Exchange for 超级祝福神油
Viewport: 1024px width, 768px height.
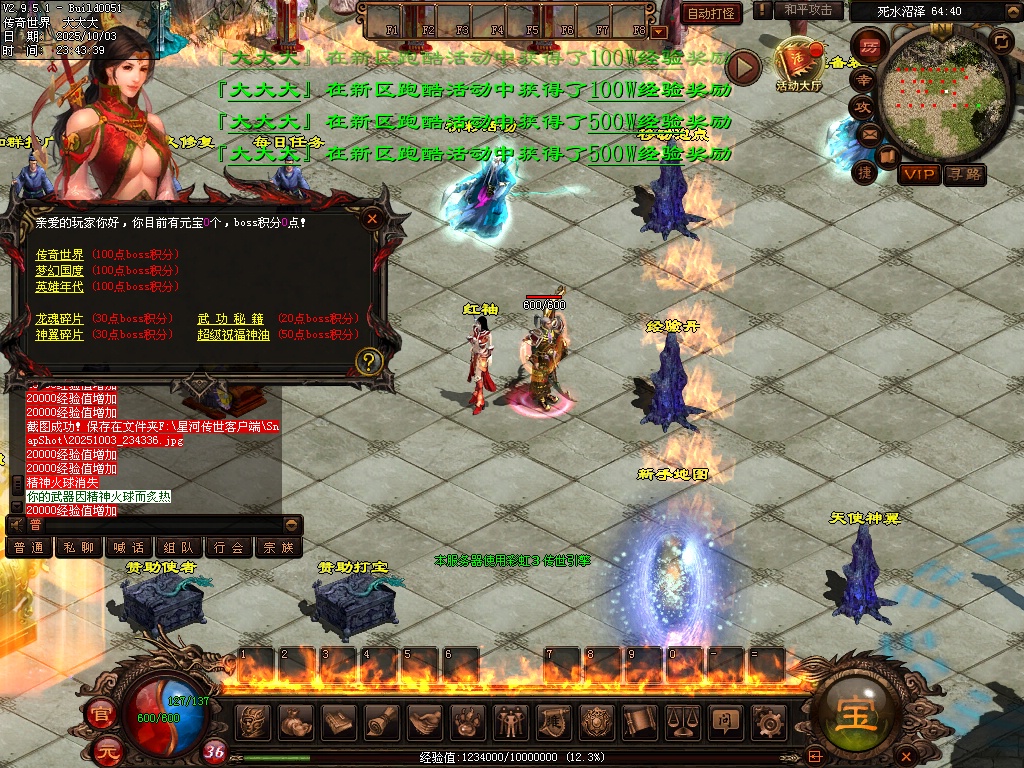(234, 335)
